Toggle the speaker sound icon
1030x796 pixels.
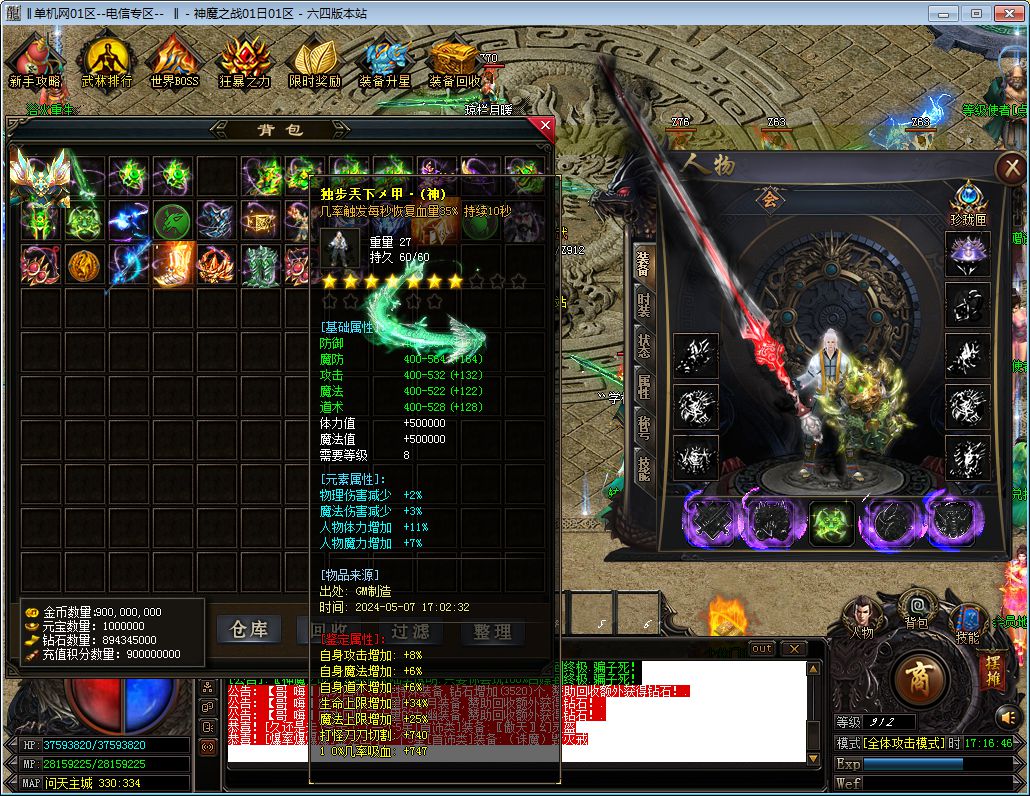pos(1008,716)
